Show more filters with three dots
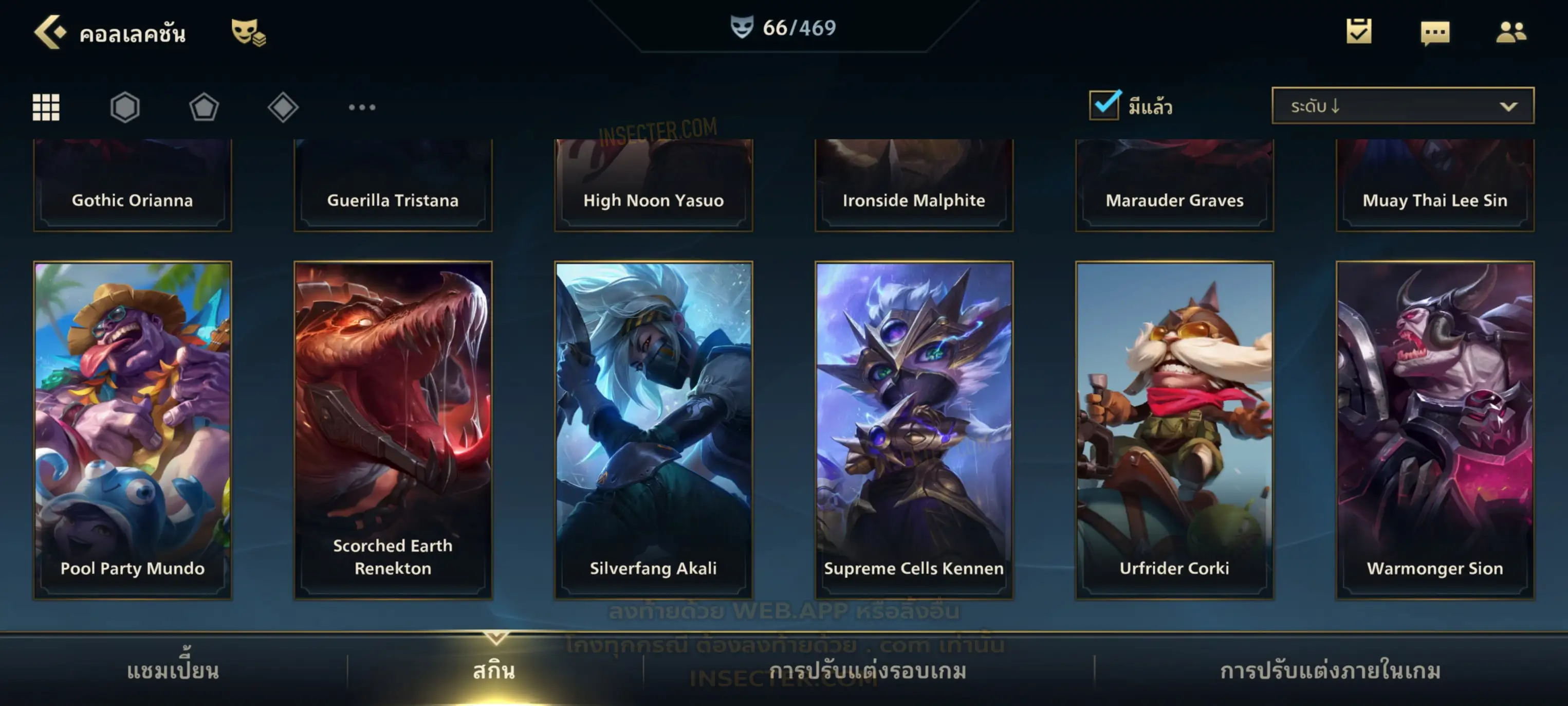1568x706 pixels. (x=362, y=107)
